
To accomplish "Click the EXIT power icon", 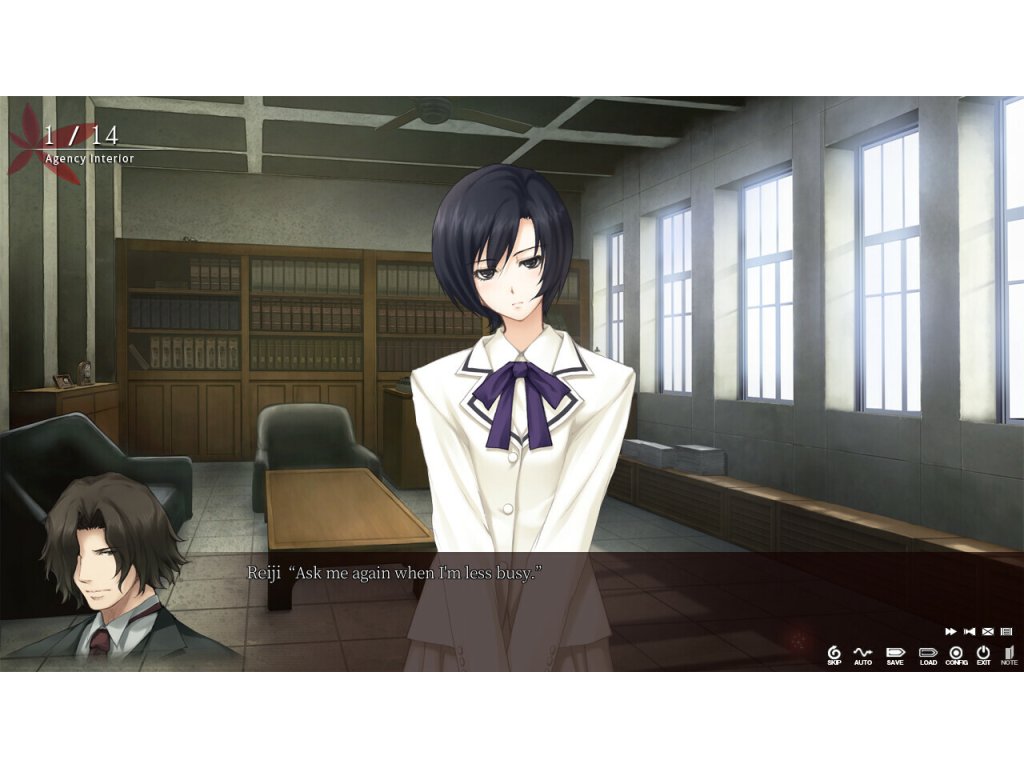I will tap(984, 654).
